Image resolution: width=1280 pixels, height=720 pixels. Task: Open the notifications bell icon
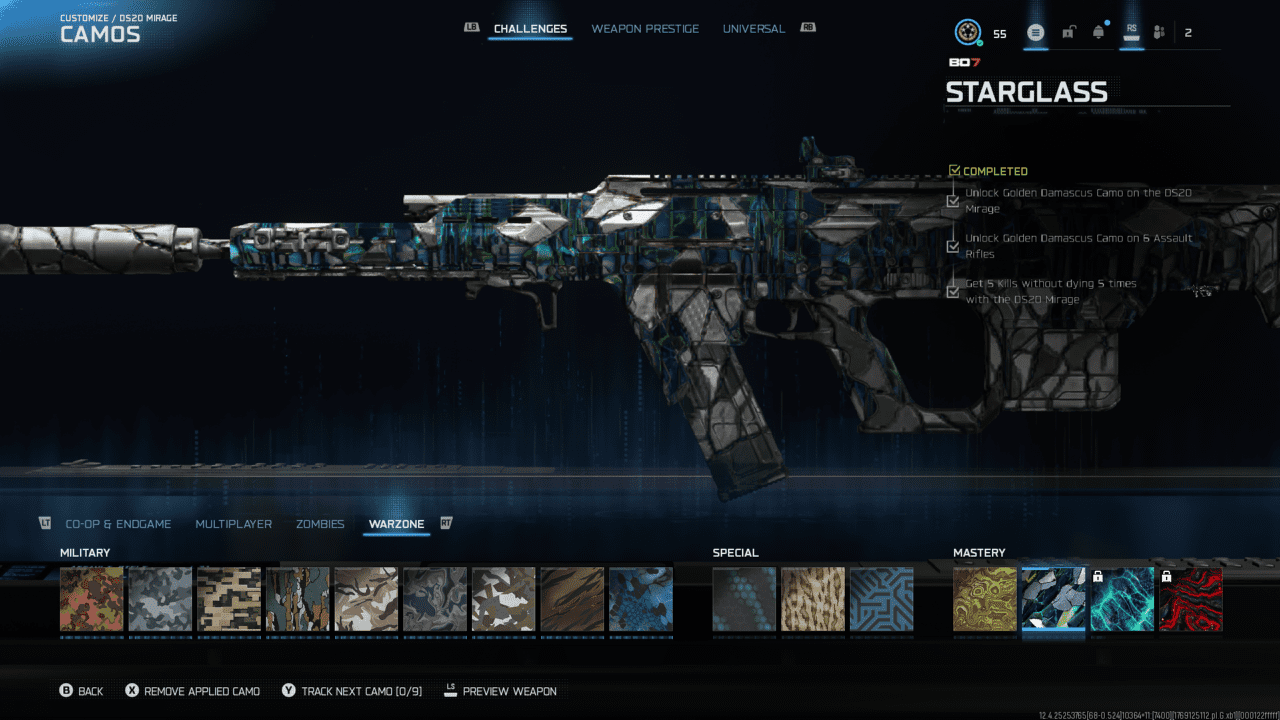click(x=1099, y=33)
